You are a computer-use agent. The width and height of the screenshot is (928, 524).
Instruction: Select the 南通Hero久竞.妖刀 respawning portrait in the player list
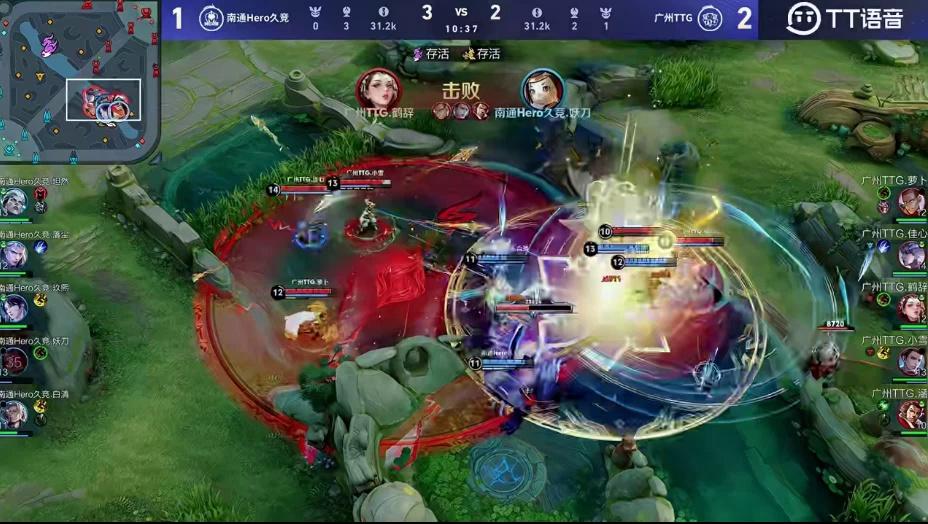[x=14, y=361]
